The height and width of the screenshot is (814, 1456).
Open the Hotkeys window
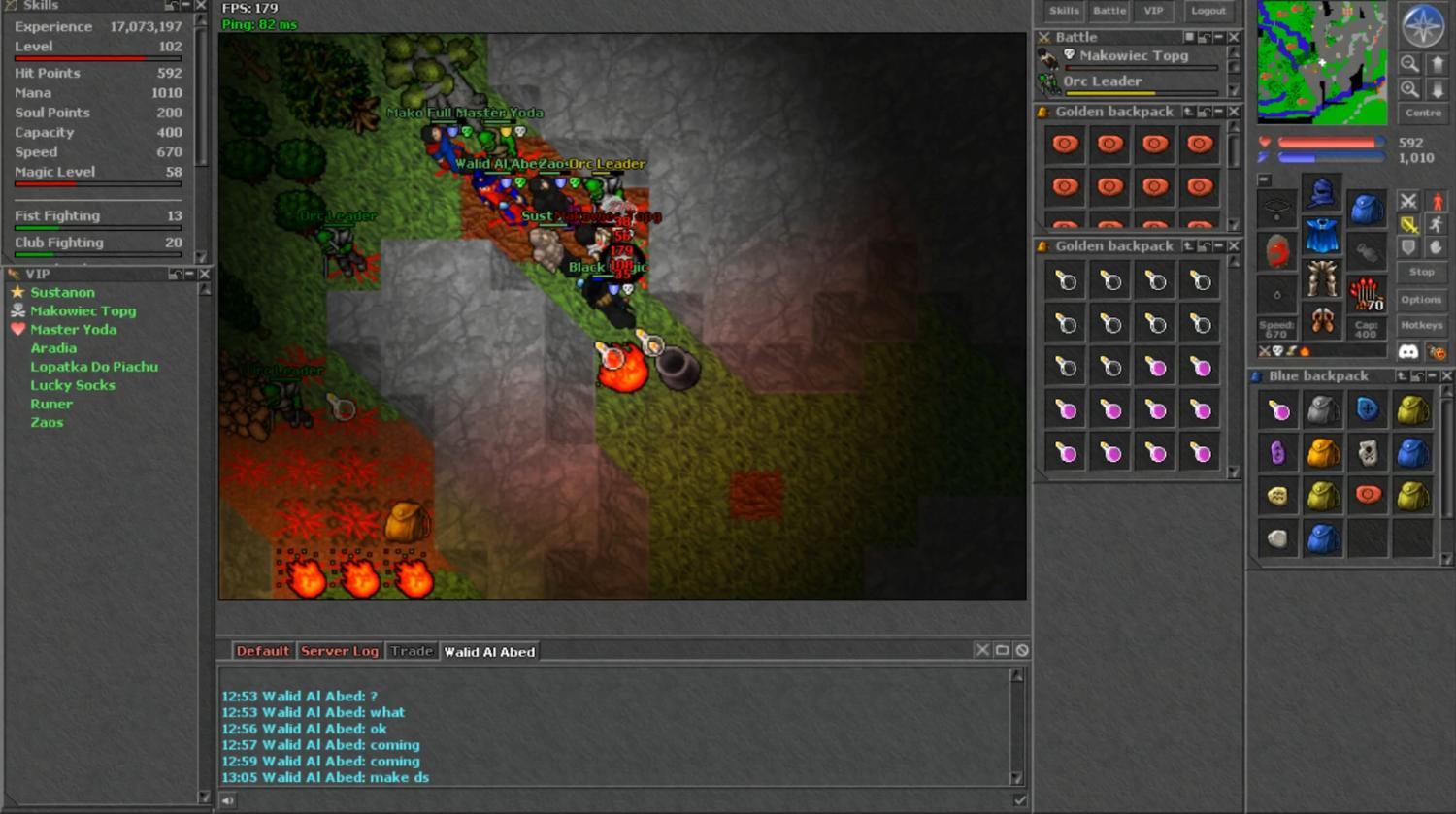click(x=1421, y=326)
